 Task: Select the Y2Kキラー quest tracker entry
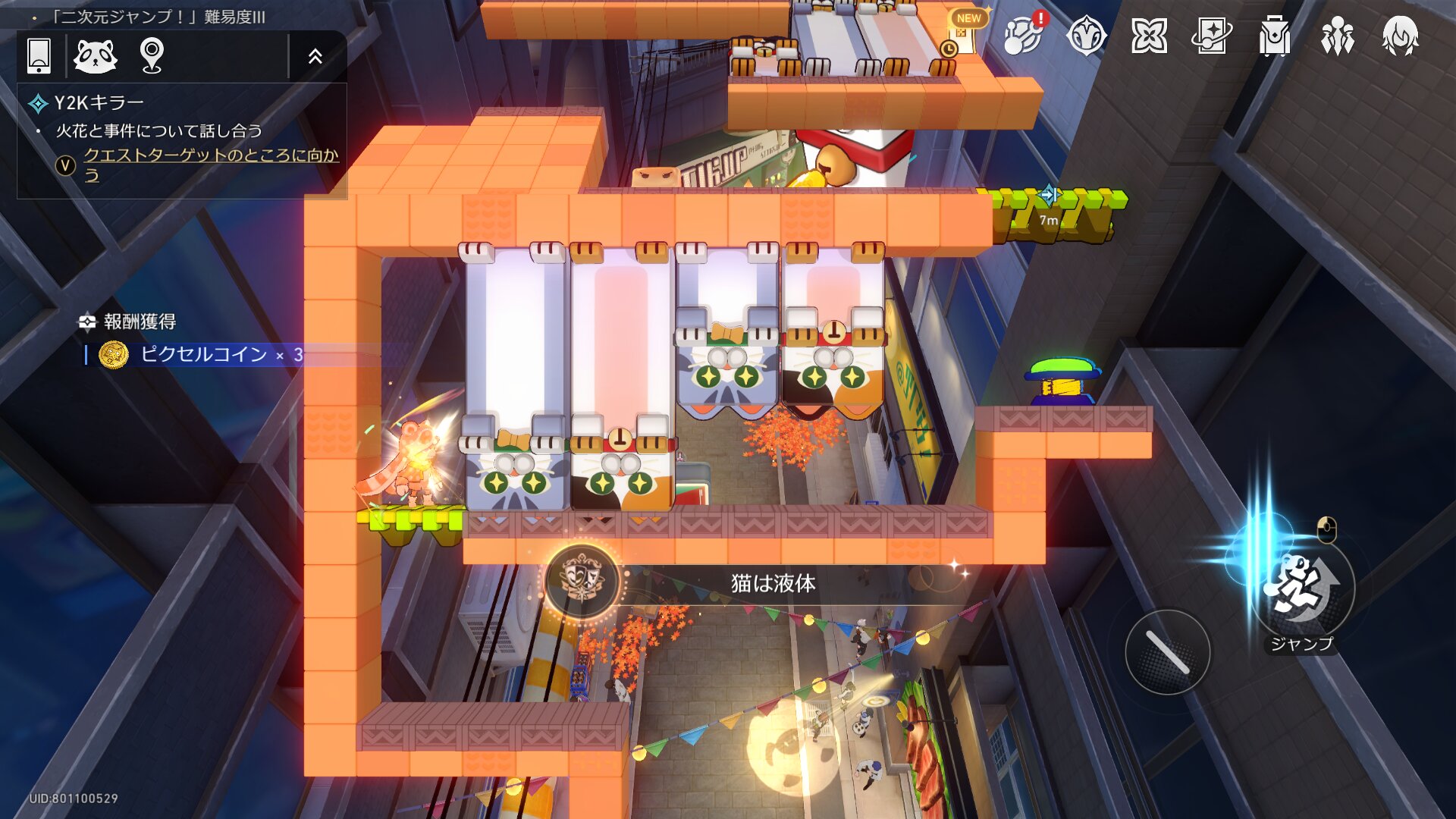pos(99,103)
